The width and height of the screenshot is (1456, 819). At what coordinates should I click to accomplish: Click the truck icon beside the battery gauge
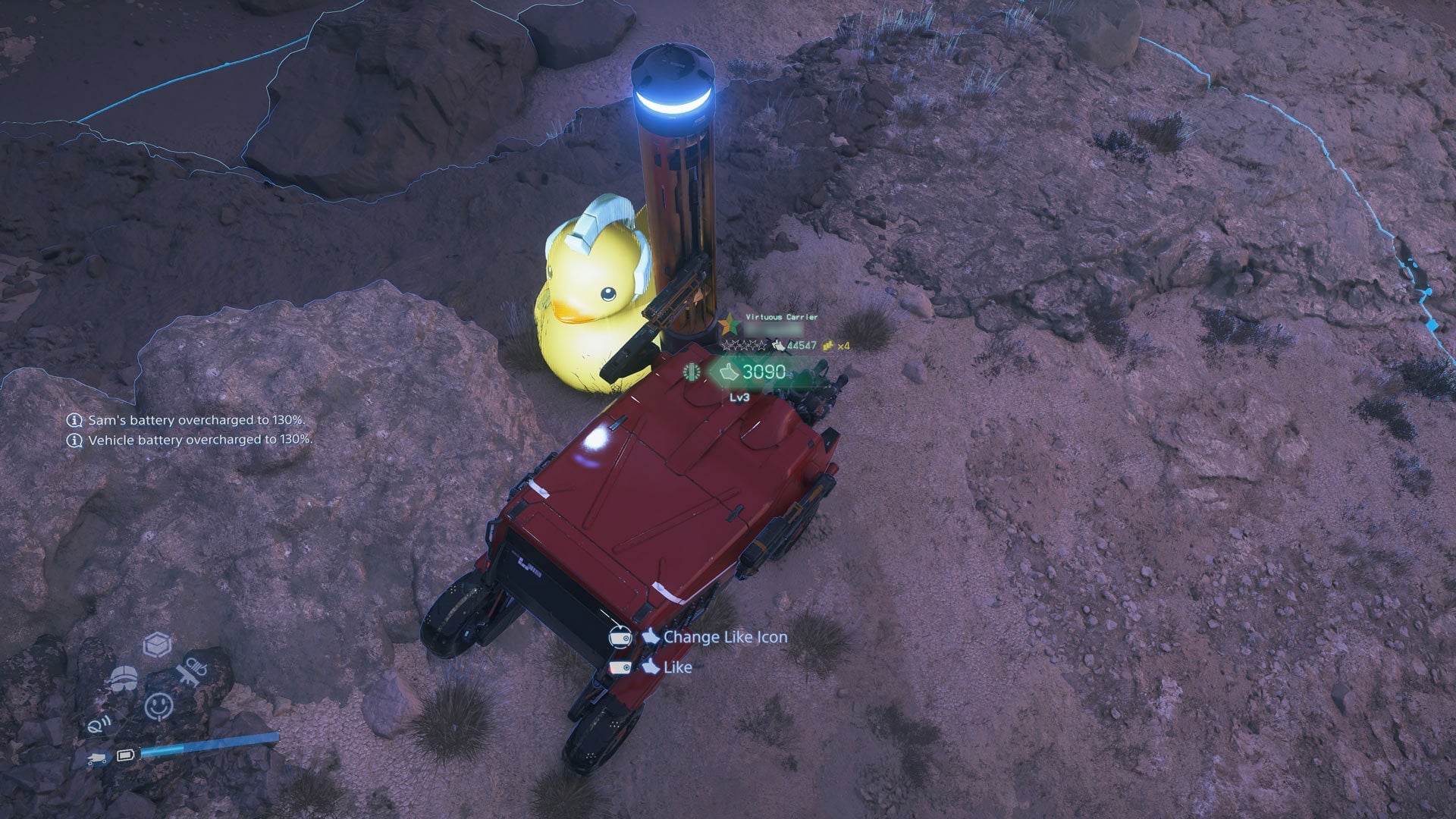pyautogui.click(x=96, y=757)
